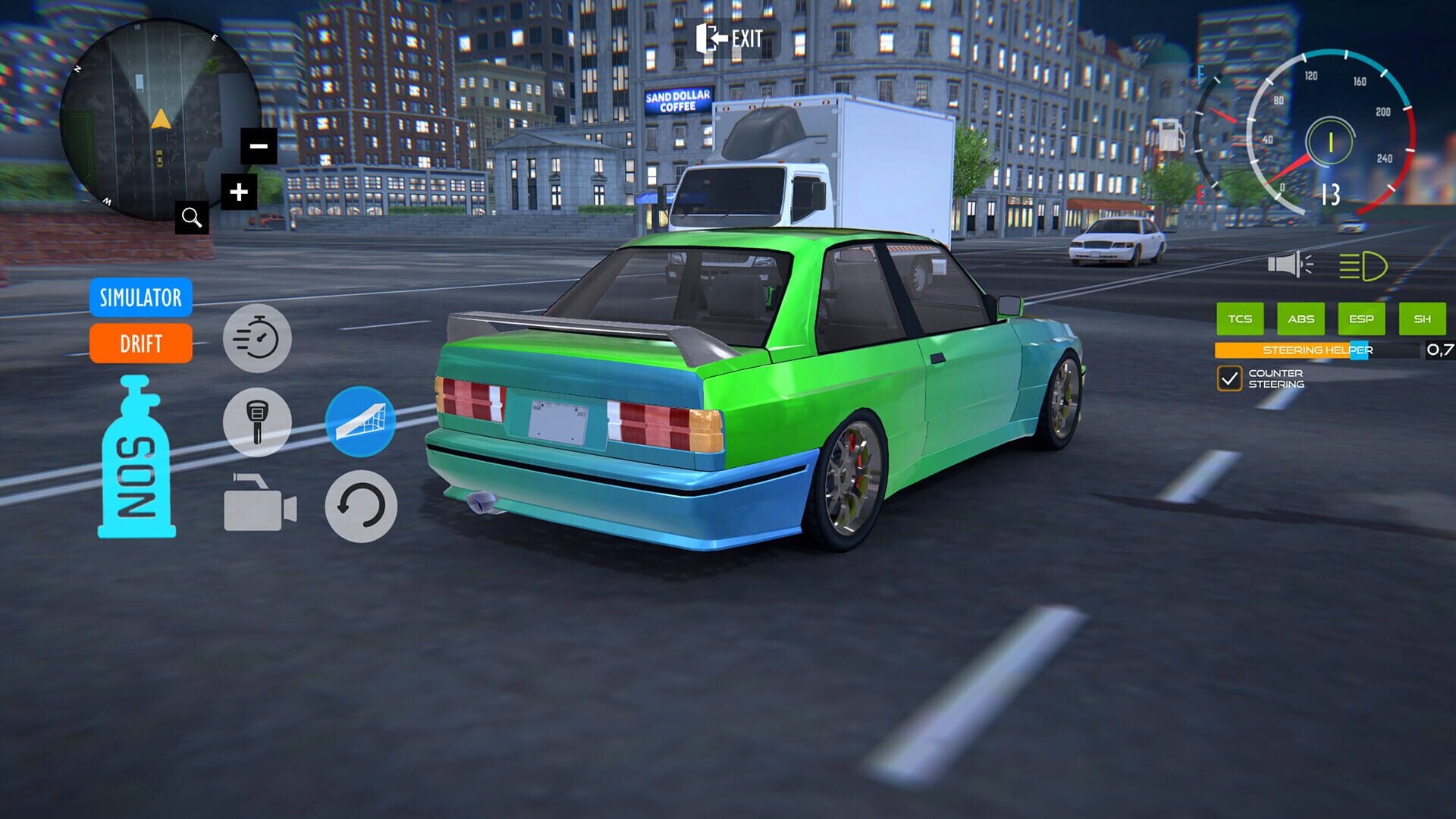1456x819 pixels.
Task: Zoom in on the minimap
Action: (x=237, y=190)
